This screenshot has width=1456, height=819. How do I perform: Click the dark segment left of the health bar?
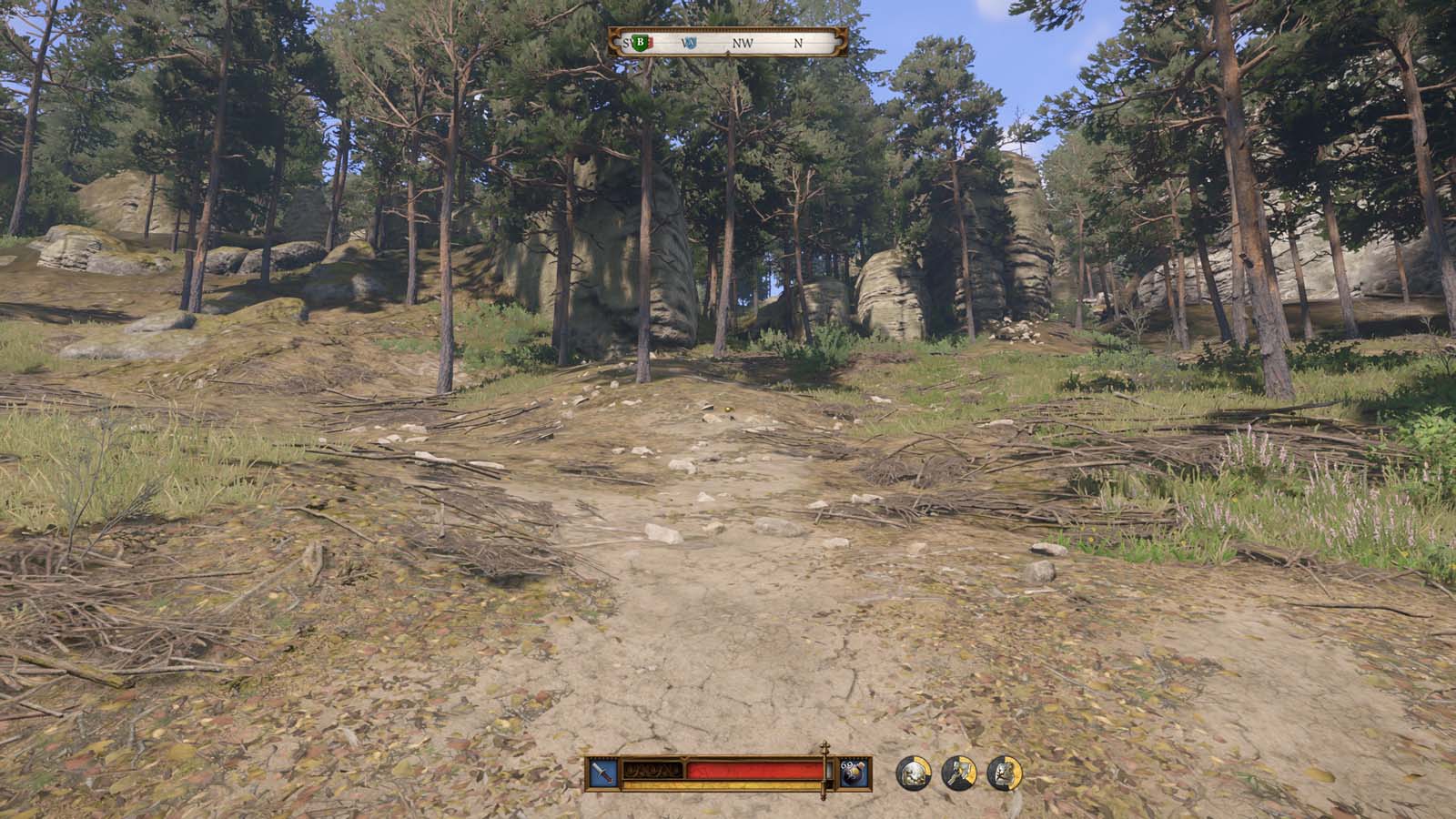coord(653,770)
